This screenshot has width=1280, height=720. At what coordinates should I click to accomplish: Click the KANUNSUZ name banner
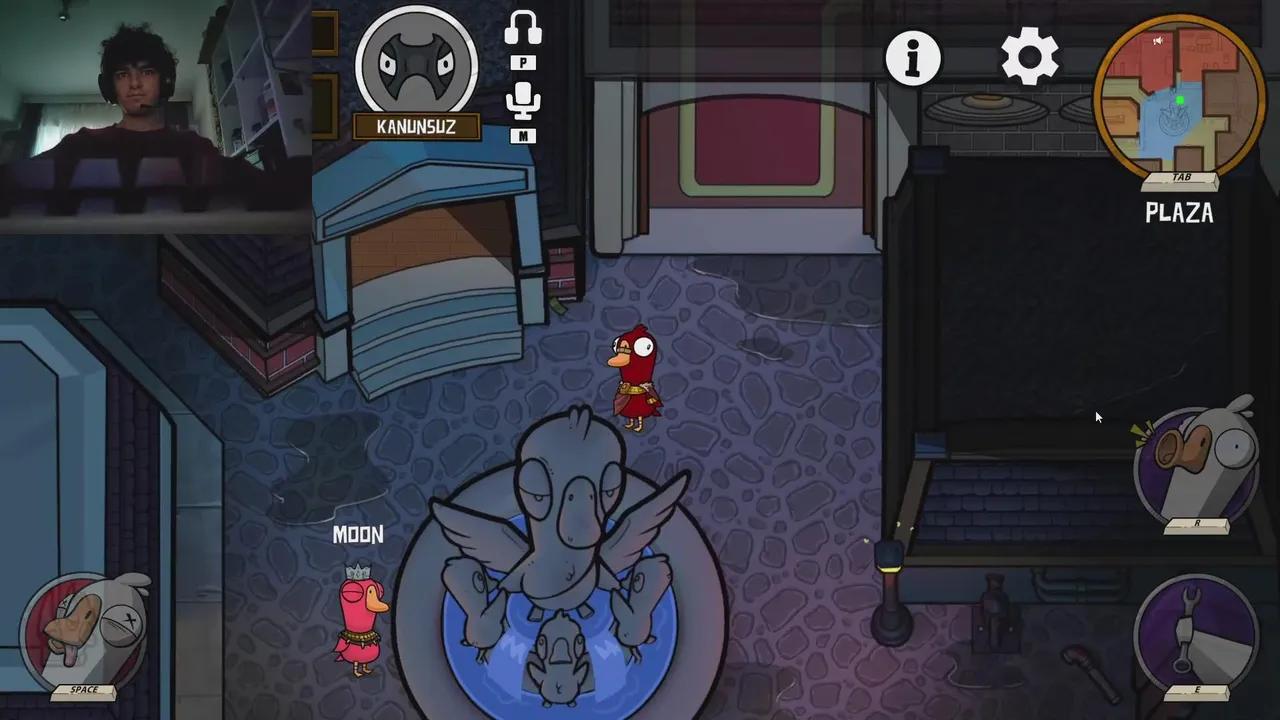[x=416, y=127]
